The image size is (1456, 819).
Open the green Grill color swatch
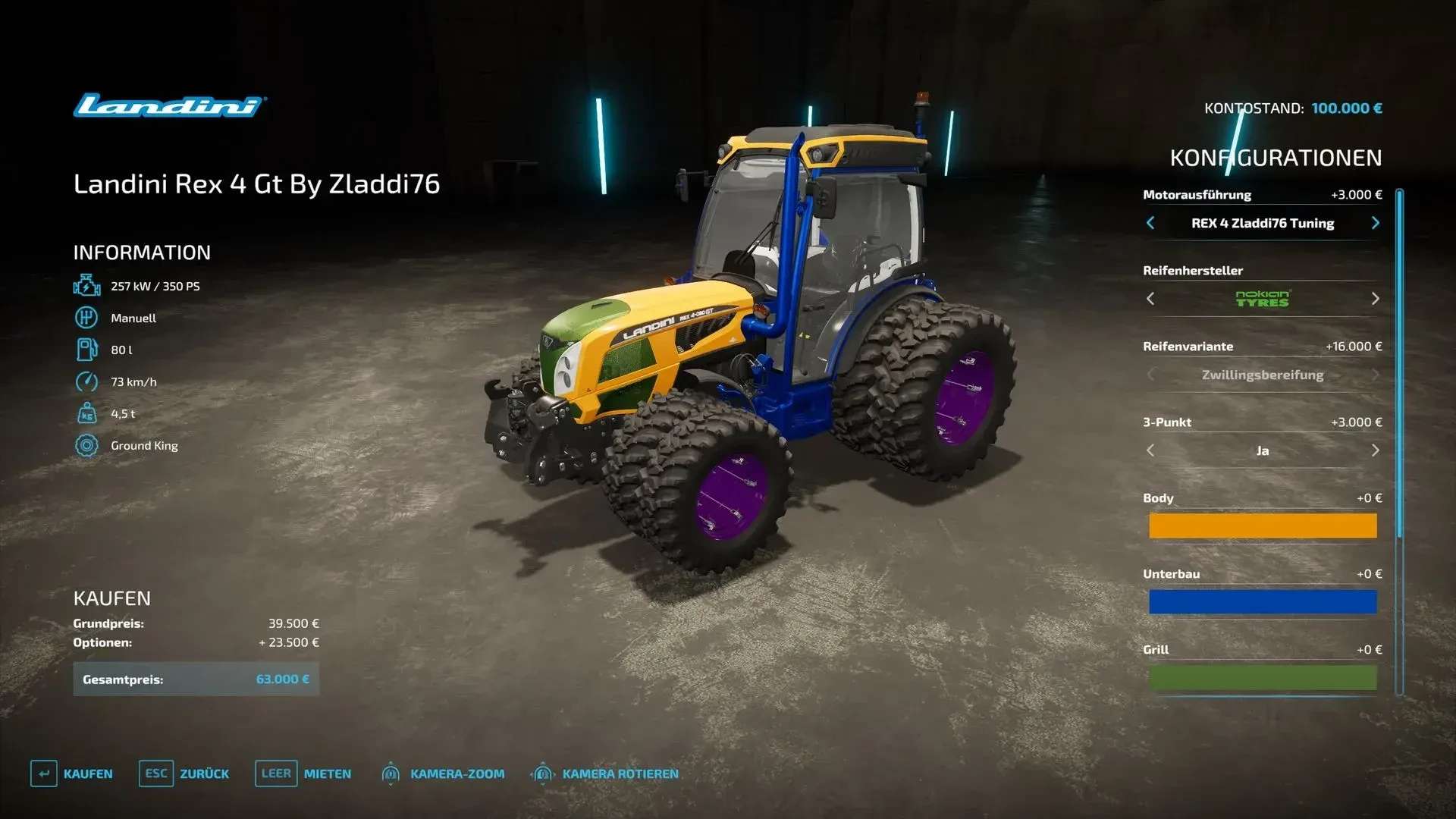tap(1263, 677)
